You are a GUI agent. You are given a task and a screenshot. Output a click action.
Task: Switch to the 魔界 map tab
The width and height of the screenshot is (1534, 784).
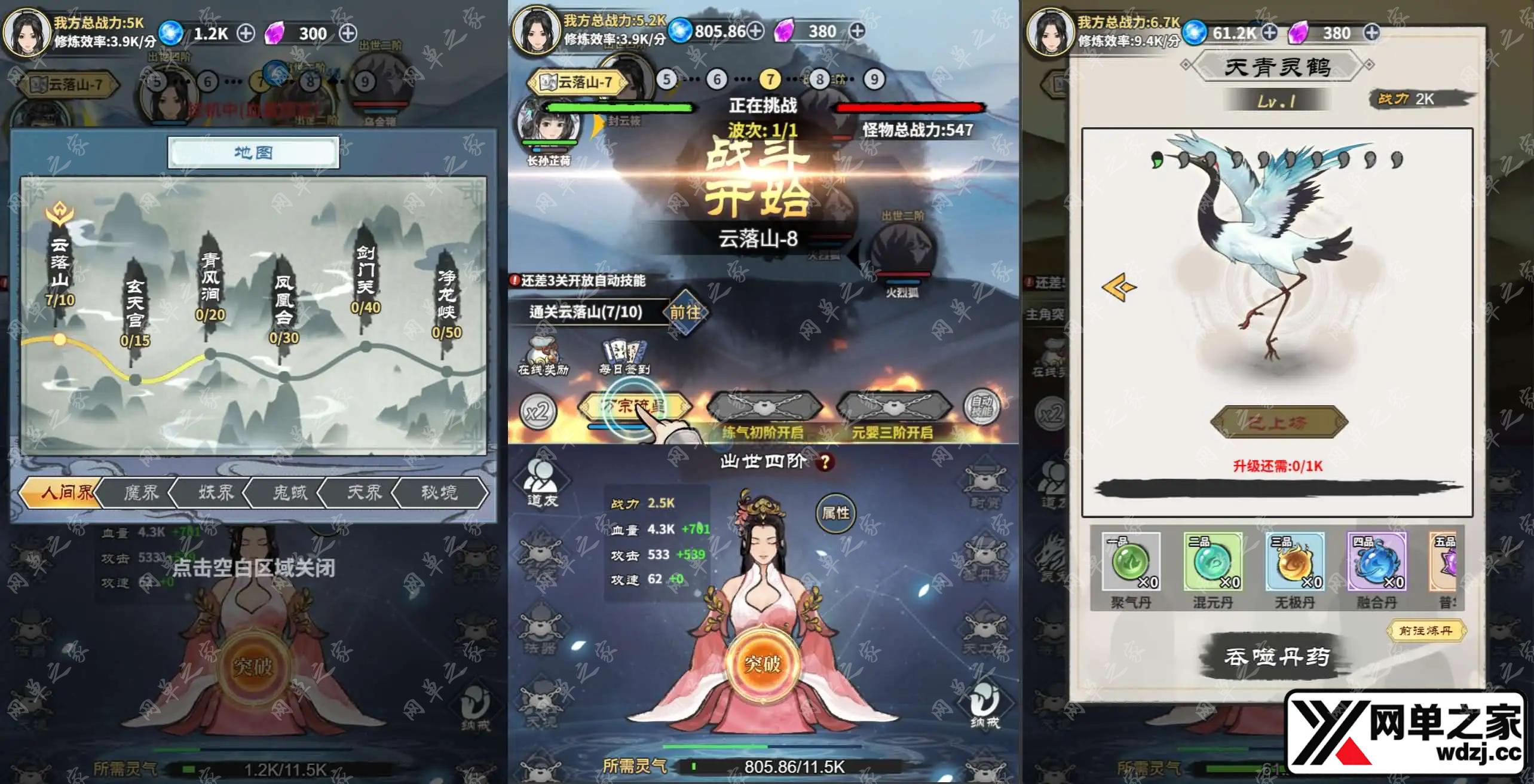(141, 492)
